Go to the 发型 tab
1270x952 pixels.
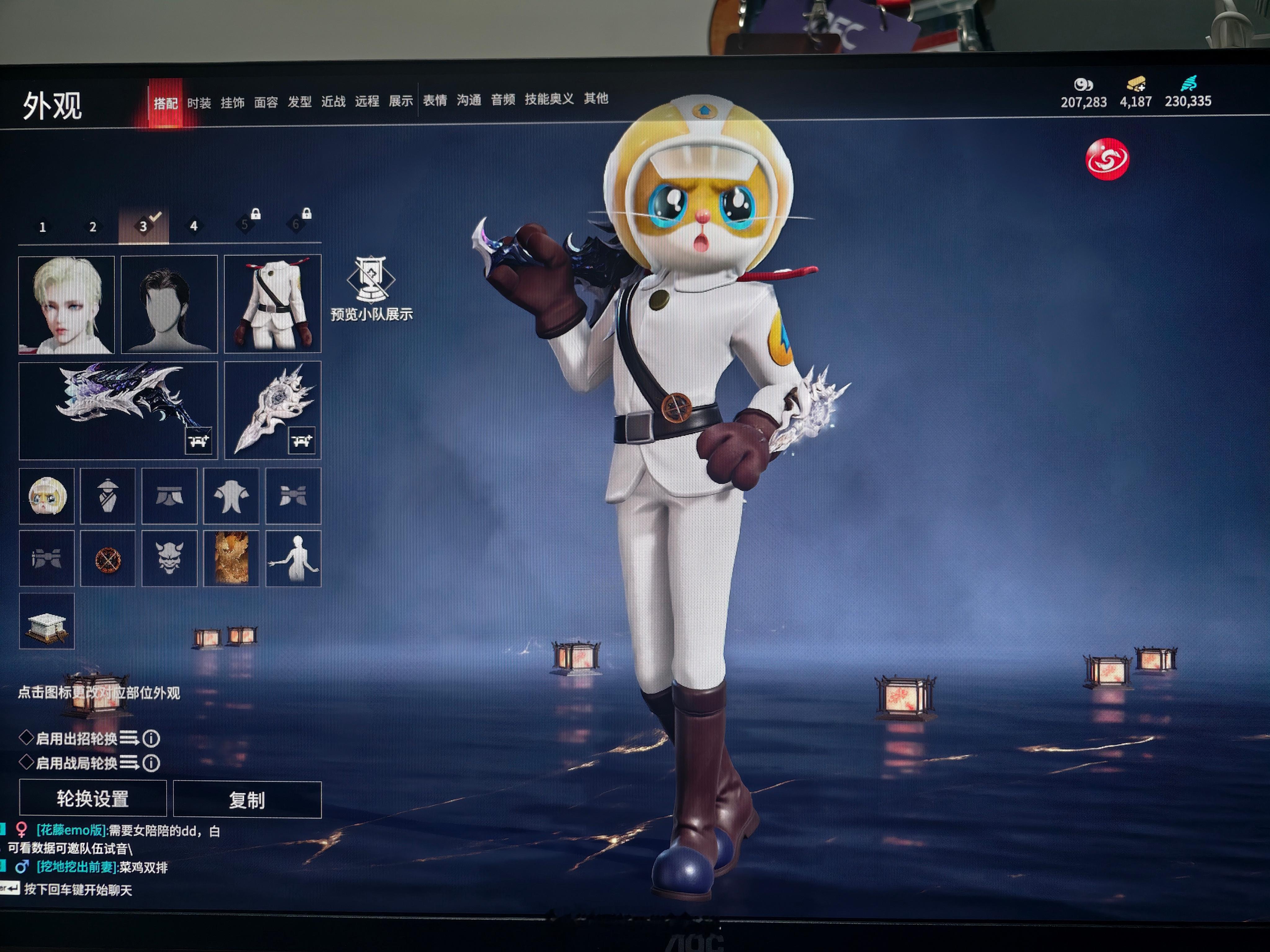(x=300, y=102)
